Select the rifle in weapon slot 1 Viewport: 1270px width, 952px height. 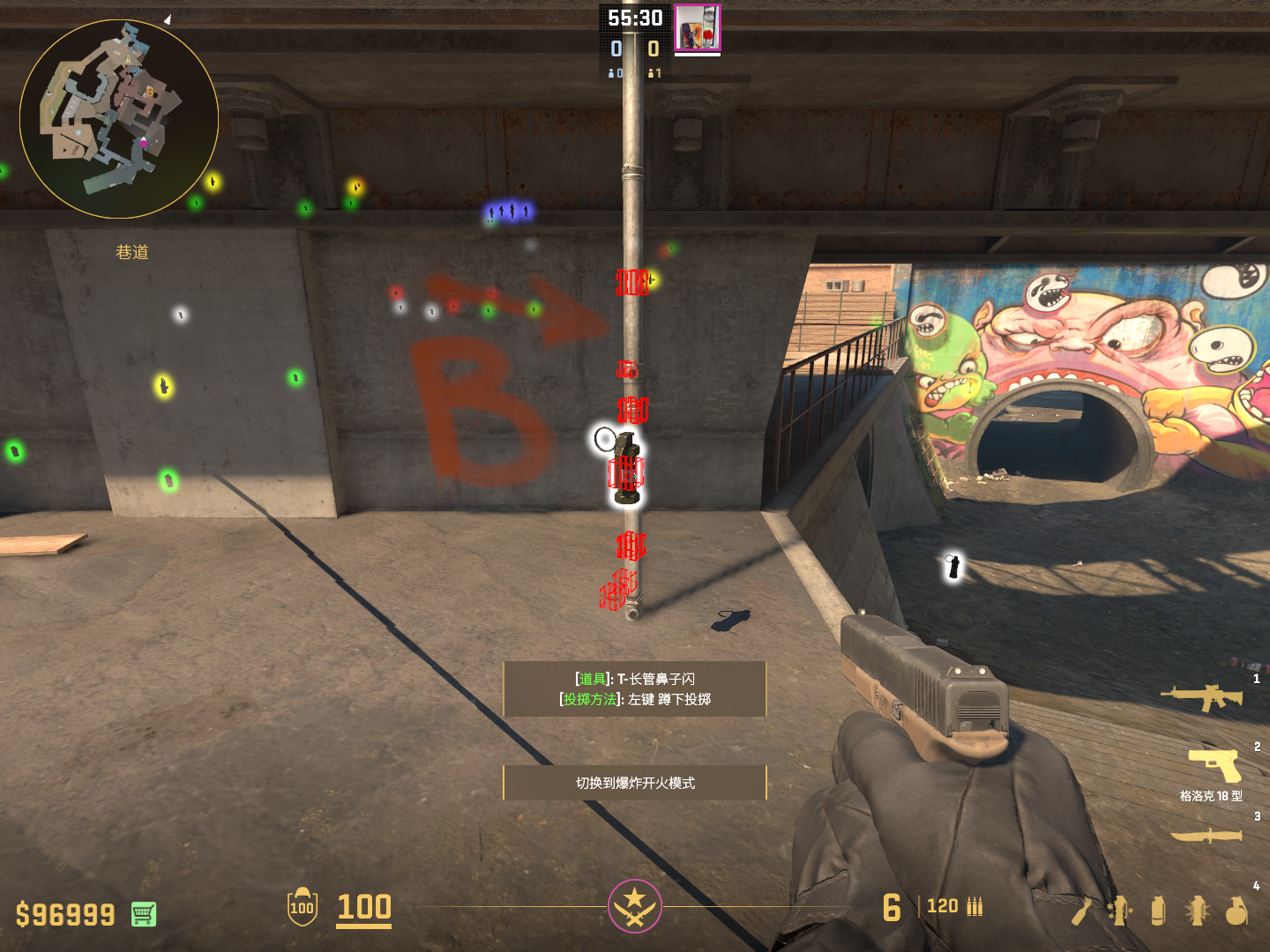[x=1202, y=697]
